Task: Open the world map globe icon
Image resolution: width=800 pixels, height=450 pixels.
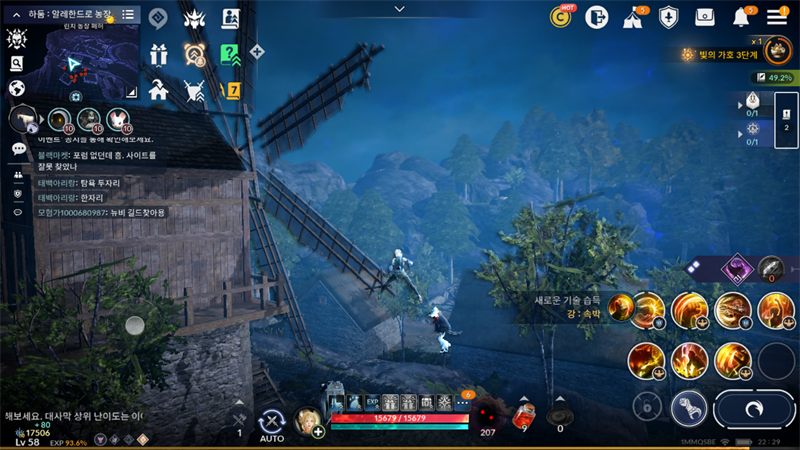Action: pyautogui.click(x=16, y=88)
